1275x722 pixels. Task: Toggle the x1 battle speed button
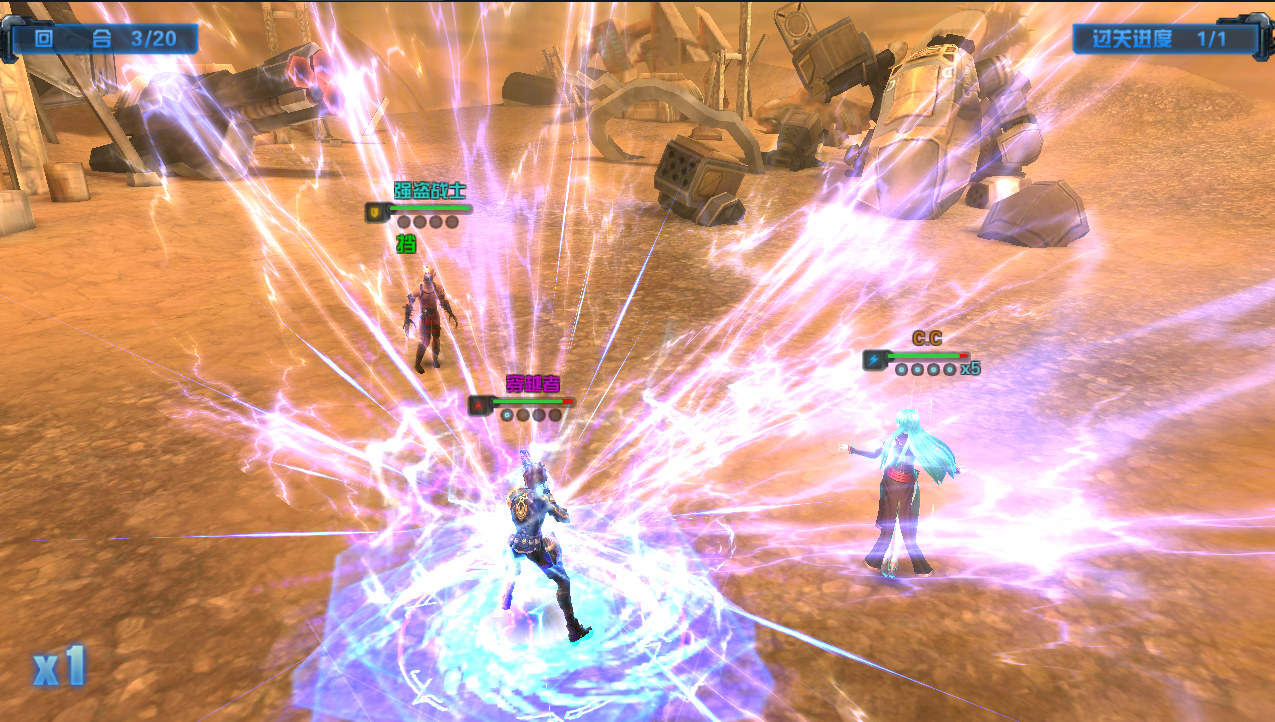point(59,667)
